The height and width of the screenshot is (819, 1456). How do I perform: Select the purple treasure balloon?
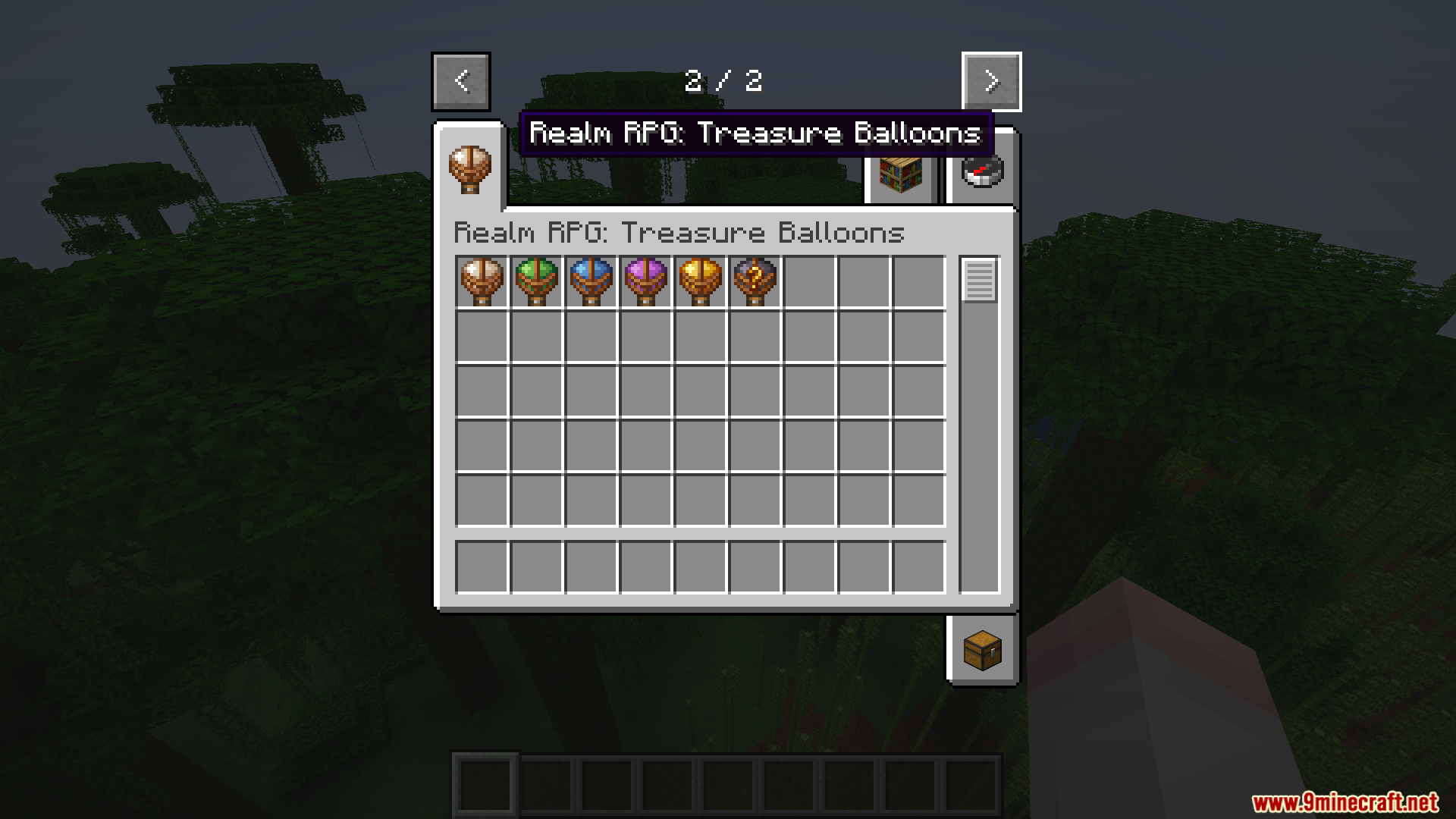(646, 281)
